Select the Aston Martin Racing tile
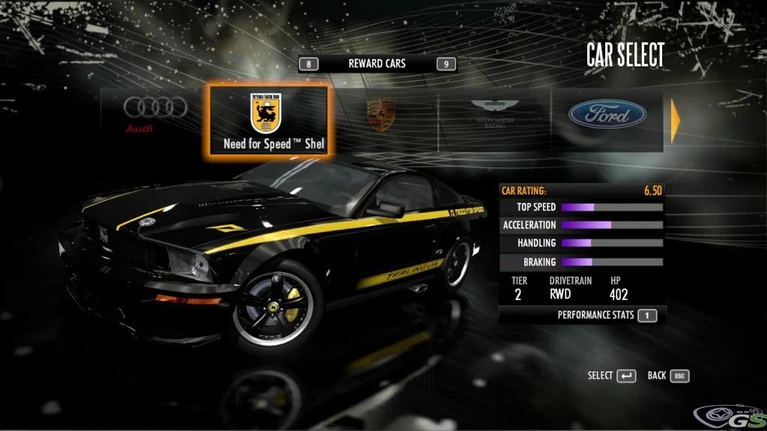Viewport: 767px width, 431px height. (495, 117)
